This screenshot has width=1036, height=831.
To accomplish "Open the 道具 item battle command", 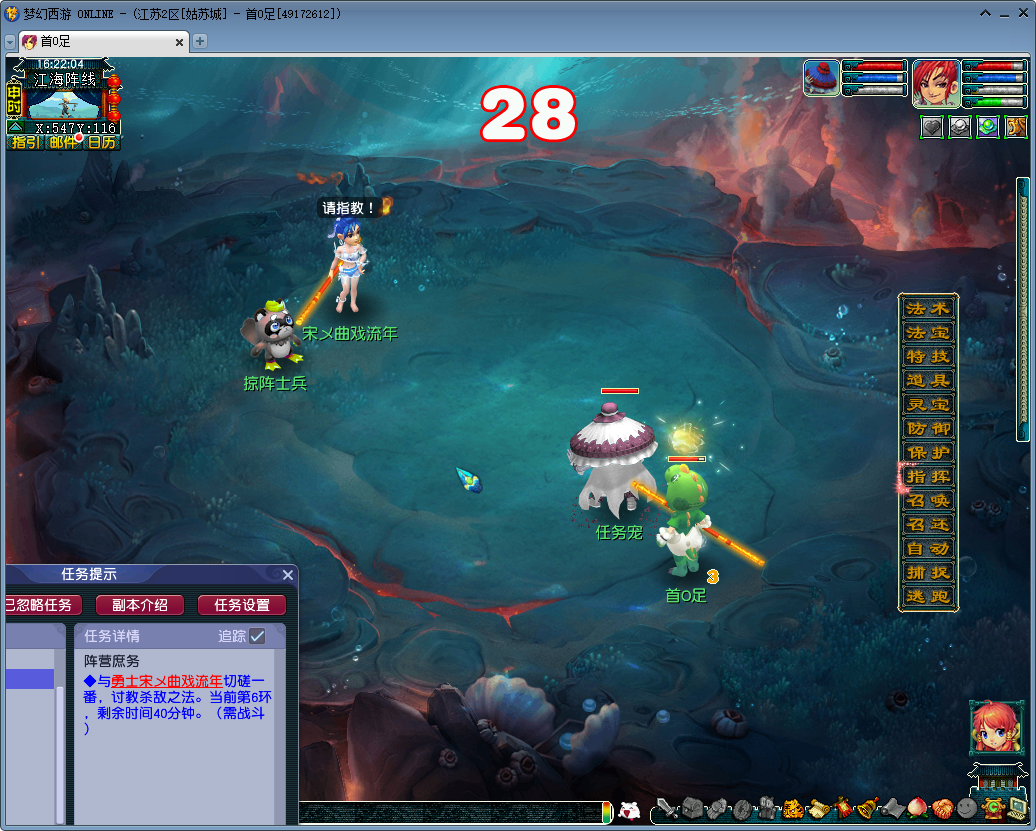I will click(928, 380).
